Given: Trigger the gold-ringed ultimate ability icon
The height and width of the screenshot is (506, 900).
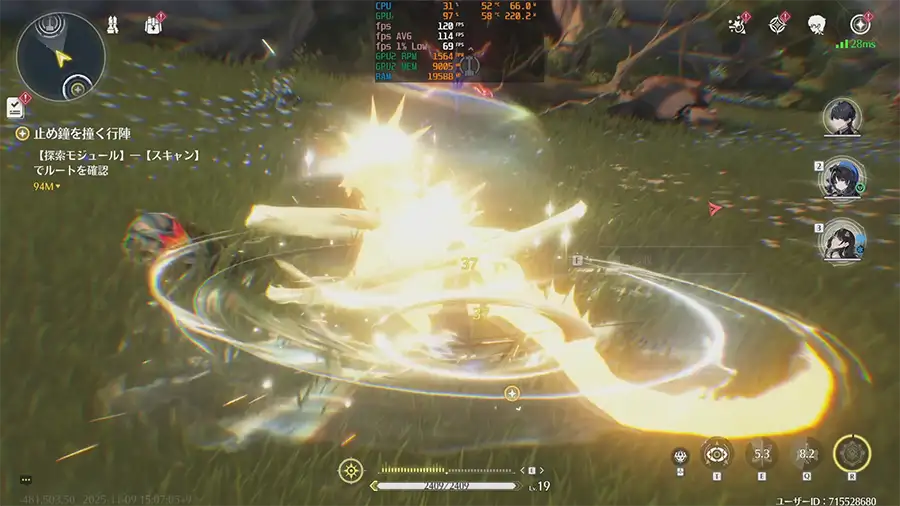Looking at the screenshot, I should pos(852,454).
